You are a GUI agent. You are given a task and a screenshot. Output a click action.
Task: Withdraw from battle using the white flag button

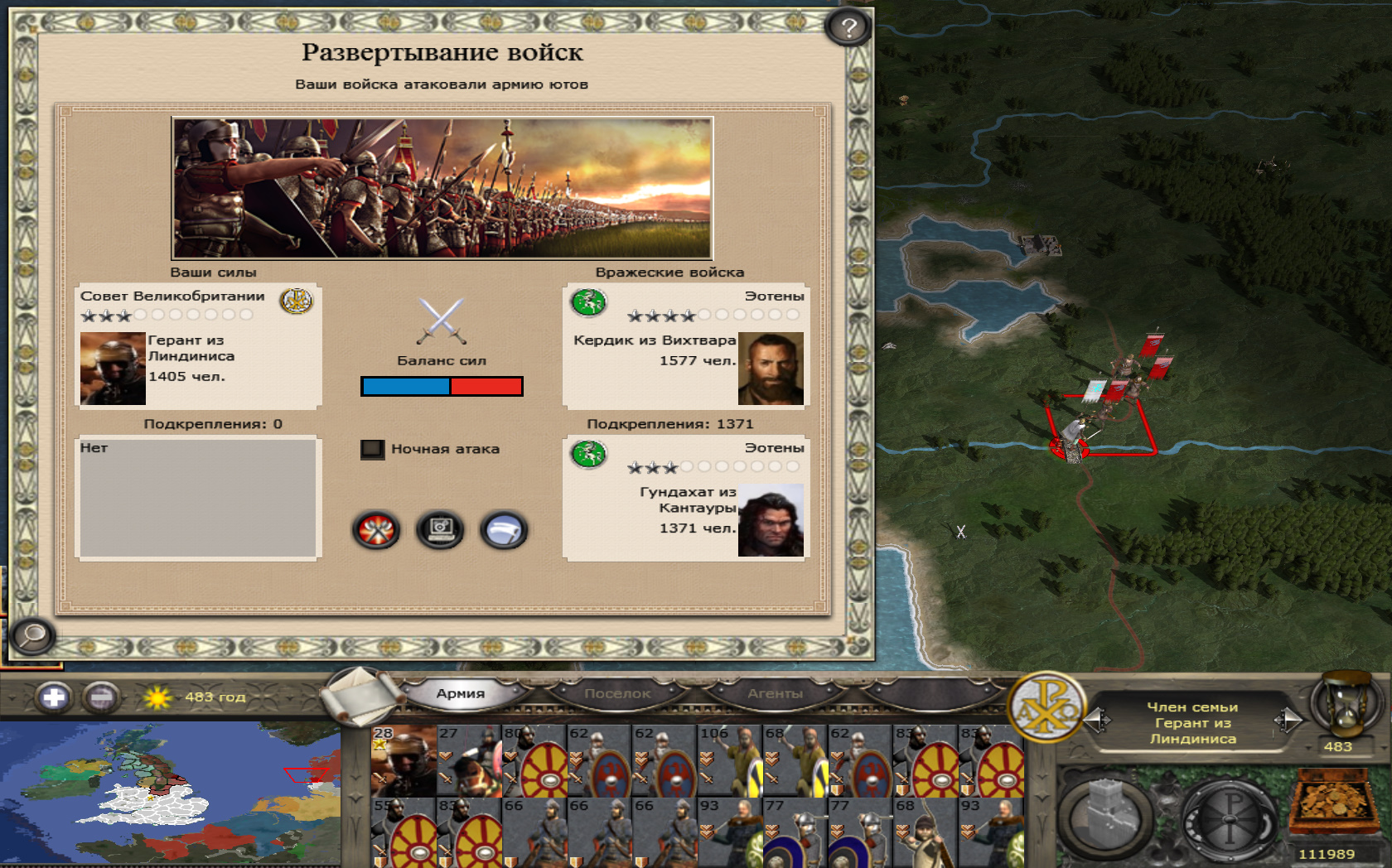[503, 530]
